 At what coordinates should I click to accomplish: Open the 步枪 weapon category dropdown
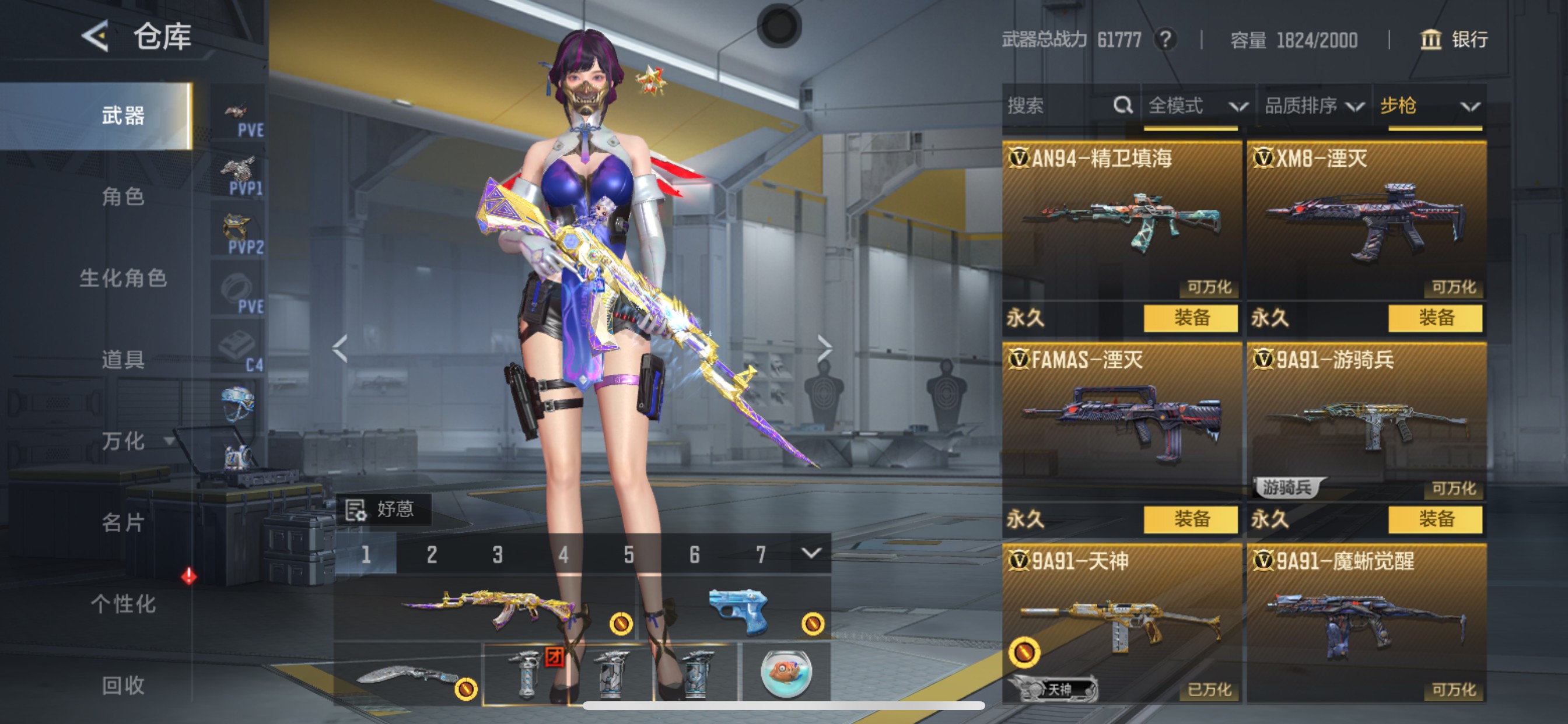coord(1418,106)
